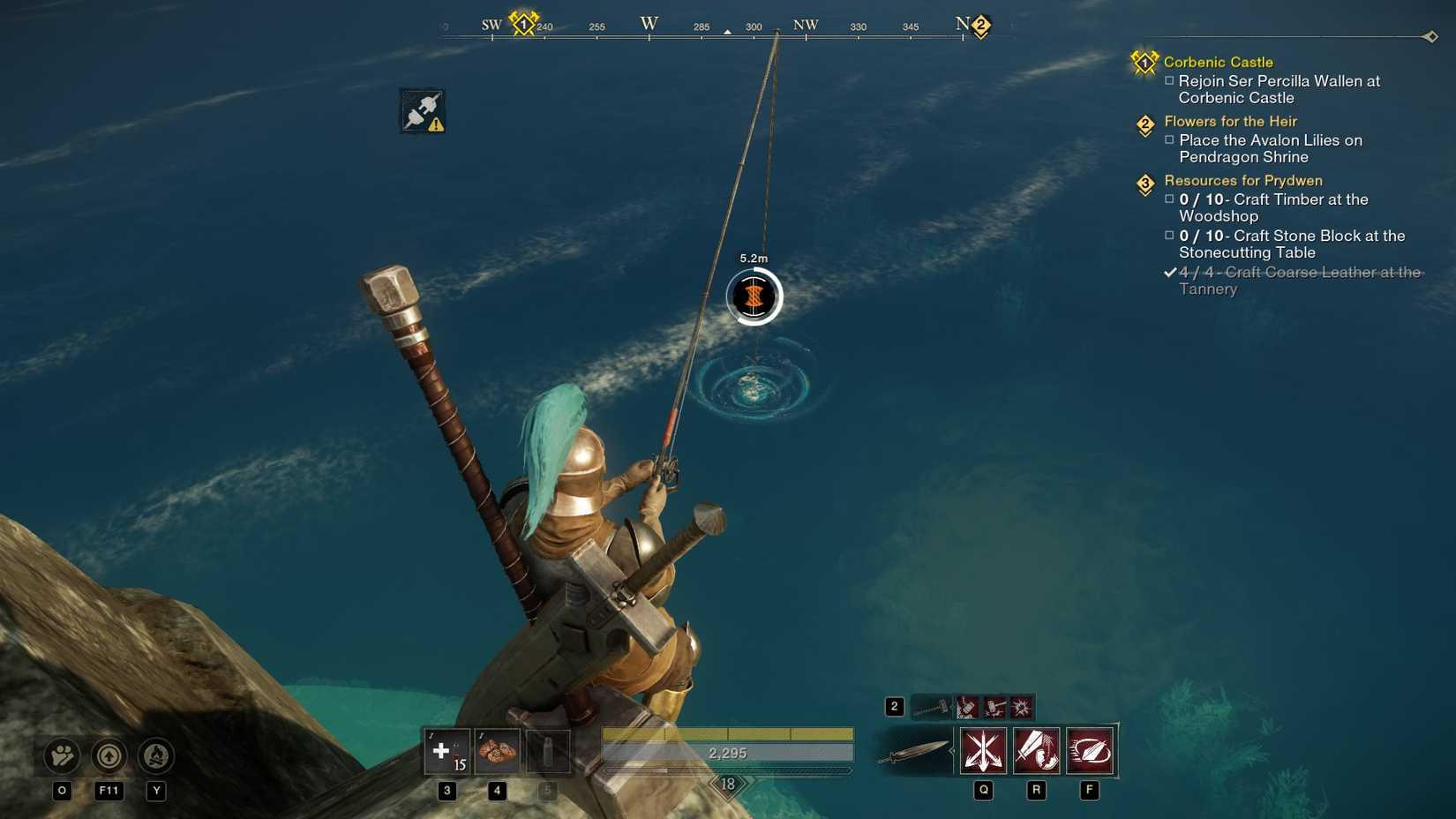Use the bread food item in slot 4
Screen dimensions: 1456x819
coord(497,752)
